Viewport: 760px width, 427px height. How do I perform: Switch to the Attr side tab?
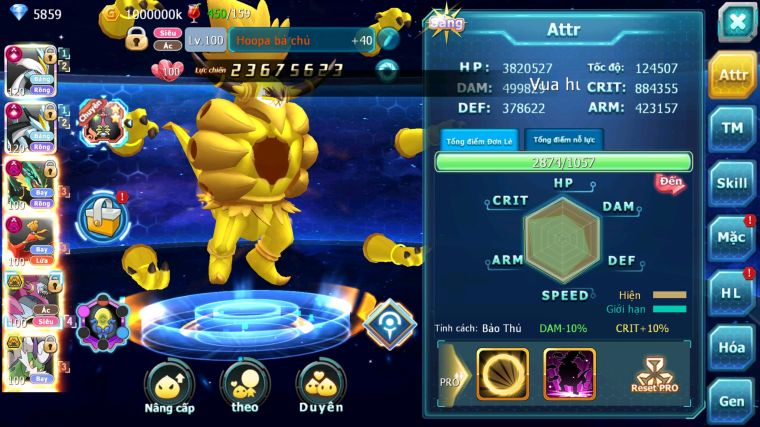click(x=732, y=75)
